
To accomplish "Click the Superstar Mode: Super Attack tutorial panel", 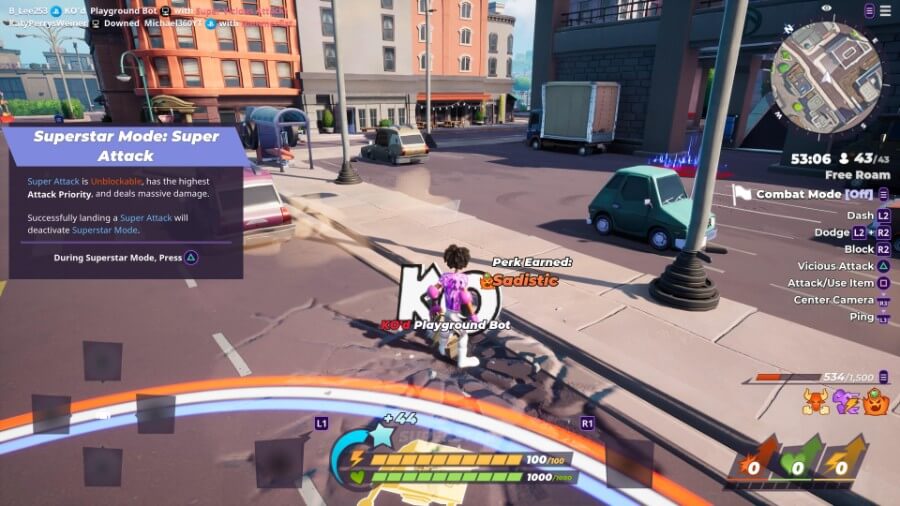I will point(127,200).
